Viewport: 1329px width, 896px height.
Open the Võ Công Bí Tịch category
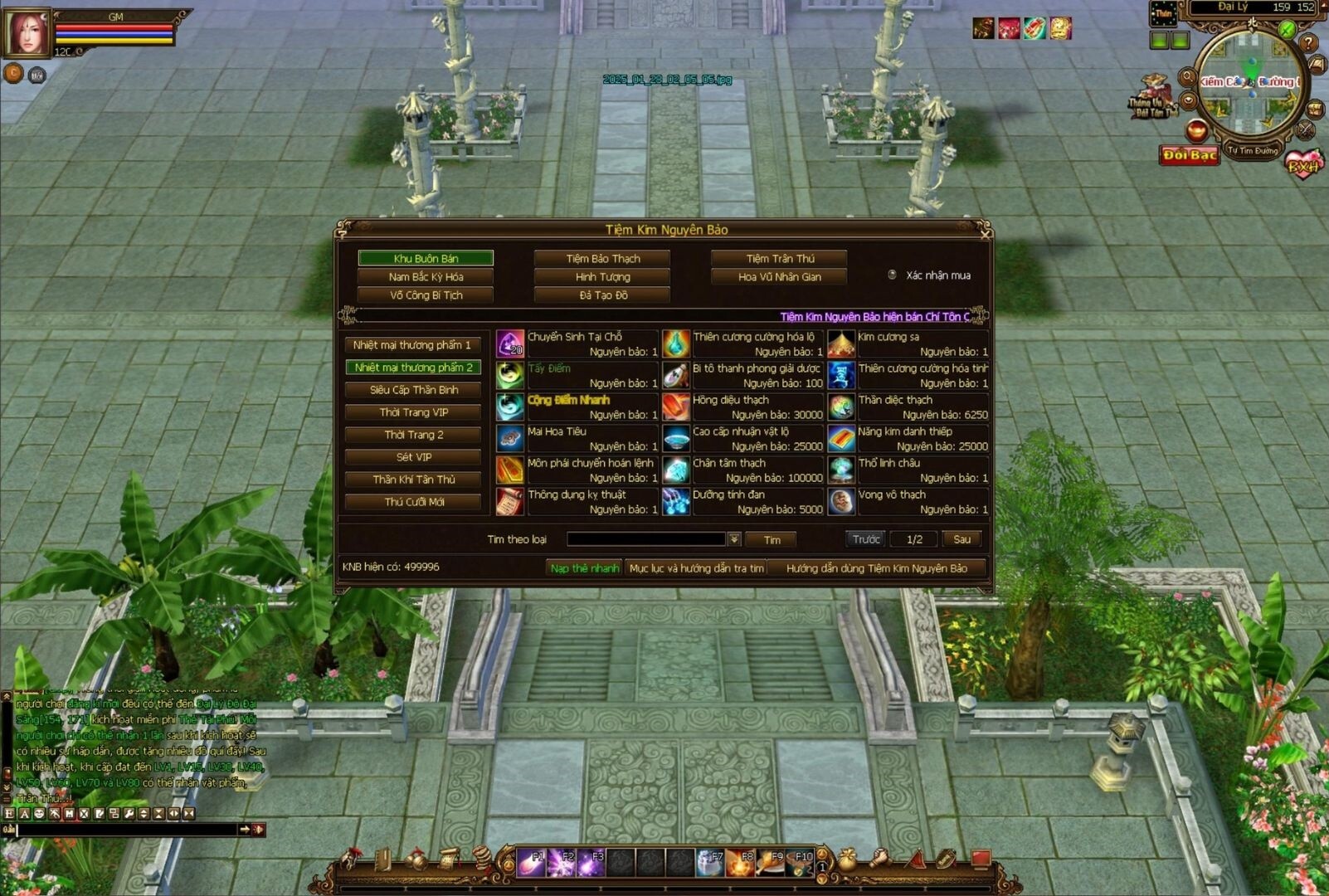pos(426,295)
